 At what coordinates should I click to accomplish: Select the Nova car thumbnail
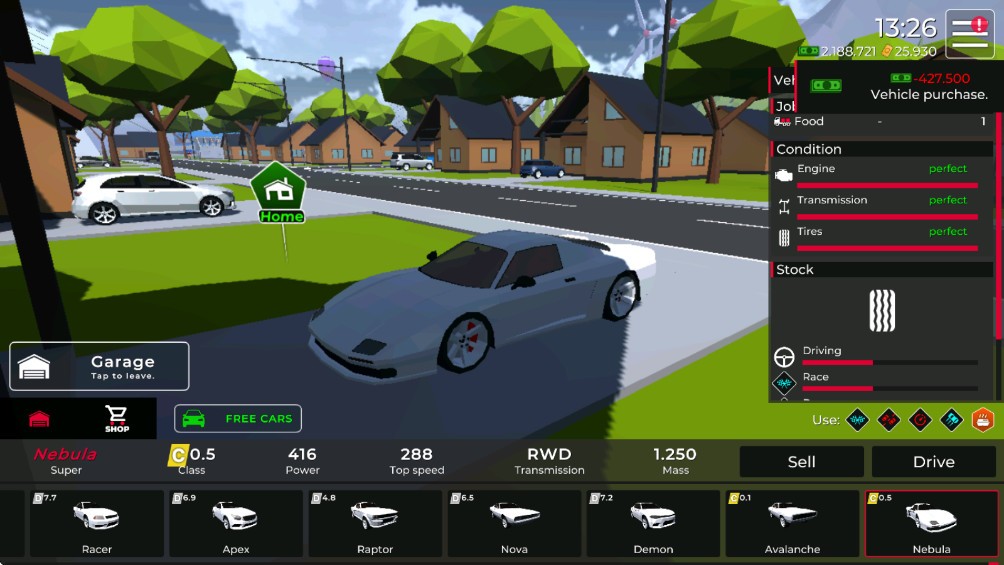pyautogui.click(x=514, y=523)
